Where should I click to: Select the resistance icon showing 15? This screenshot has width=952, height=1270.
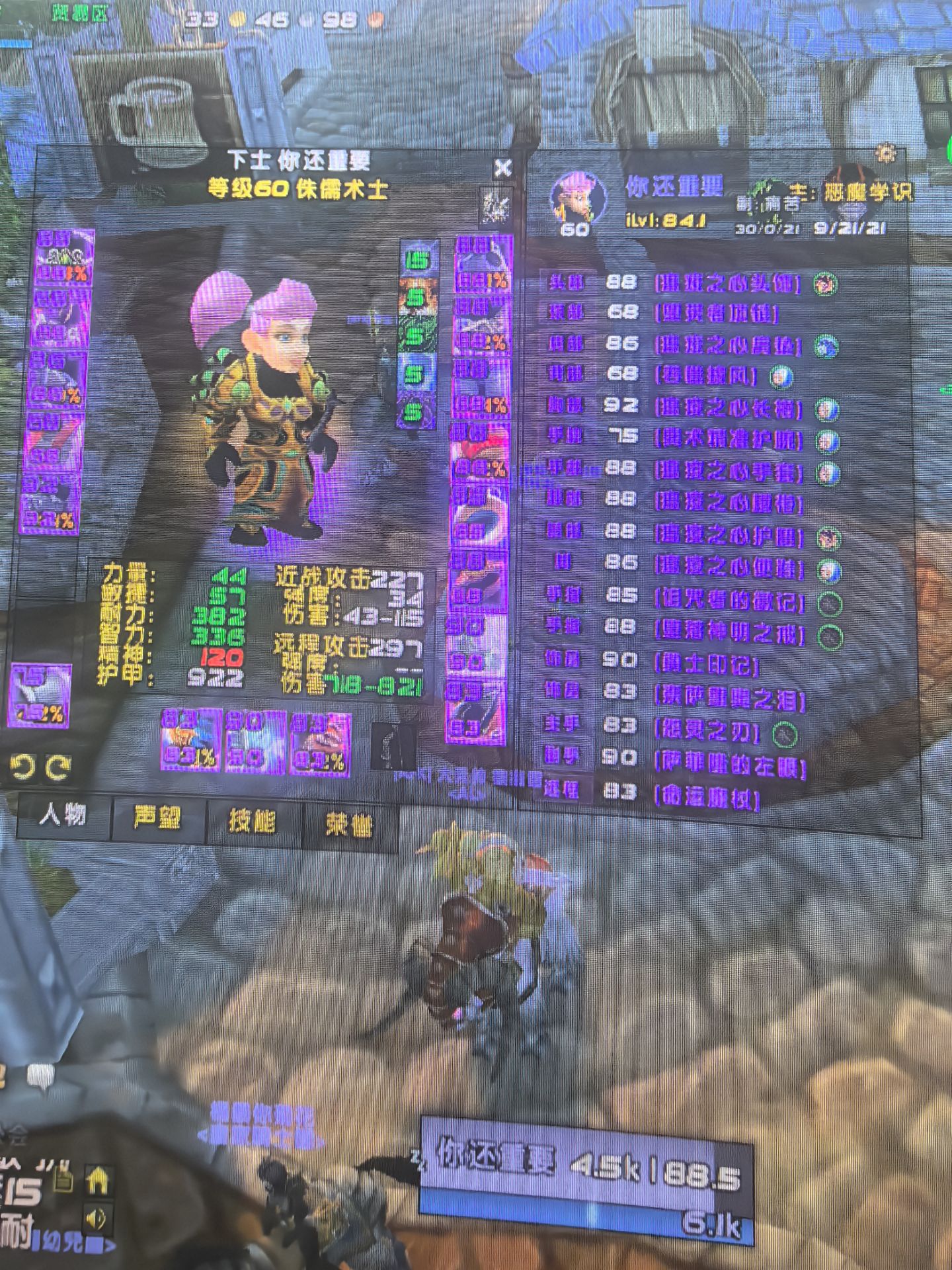[x=416, y=260]
